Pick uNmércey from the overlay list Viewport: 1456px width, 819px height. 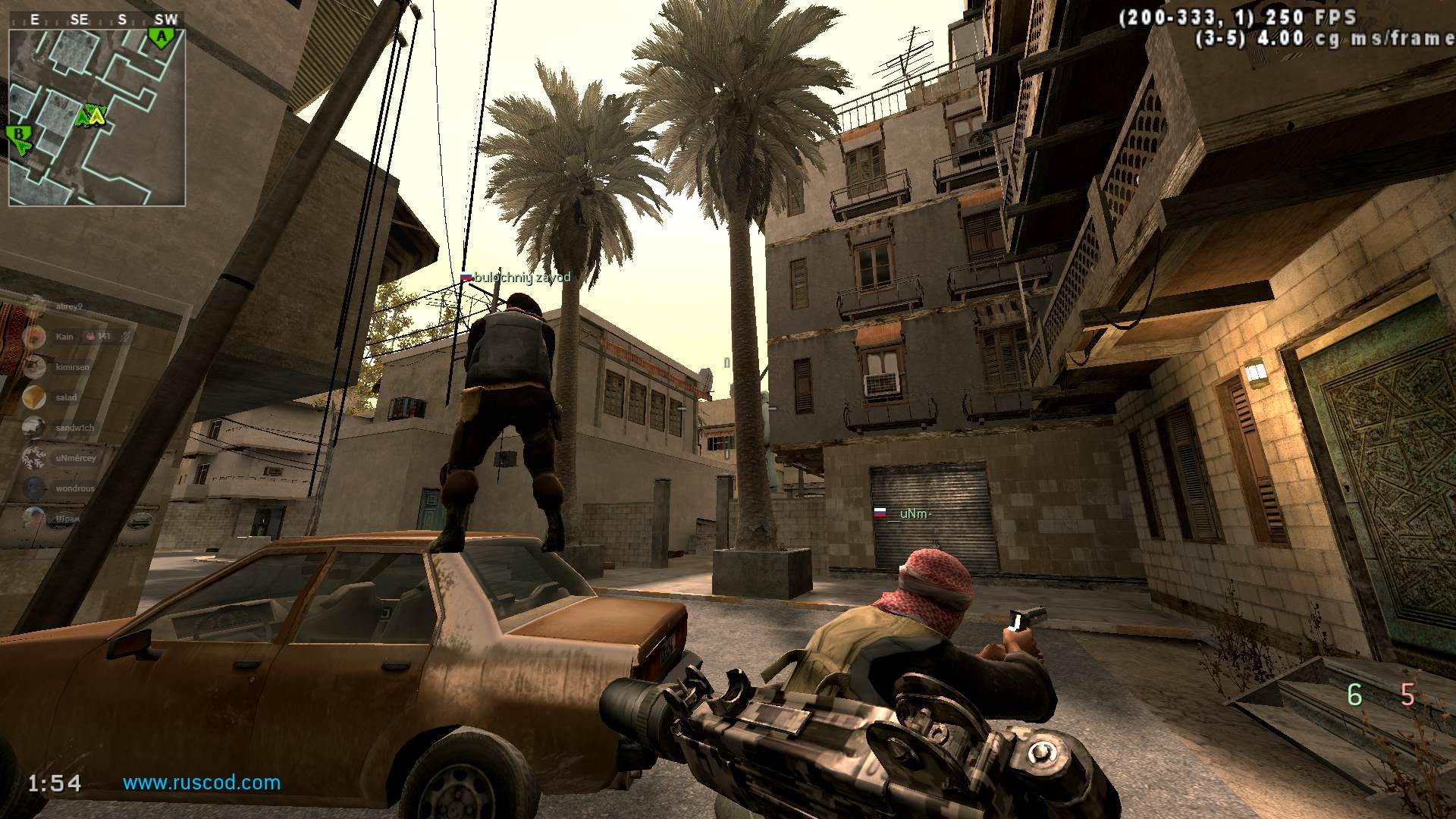[x=75, y=458]
